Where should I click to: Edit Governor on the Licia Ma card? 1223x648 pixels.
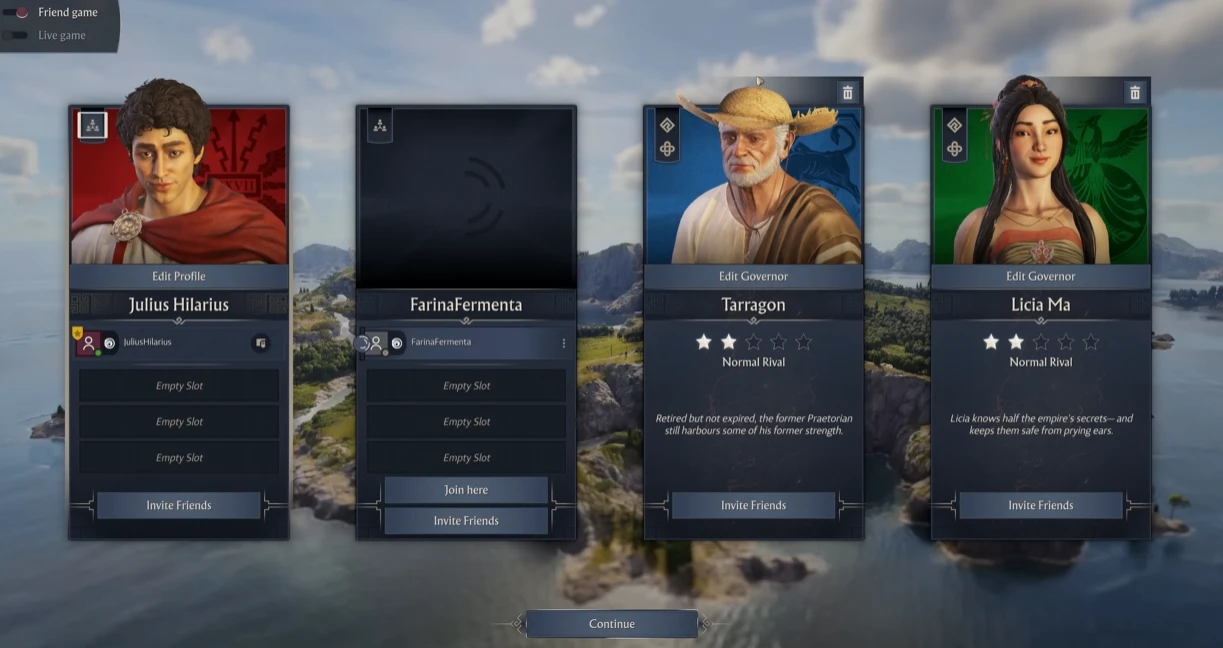(1040, 276)
